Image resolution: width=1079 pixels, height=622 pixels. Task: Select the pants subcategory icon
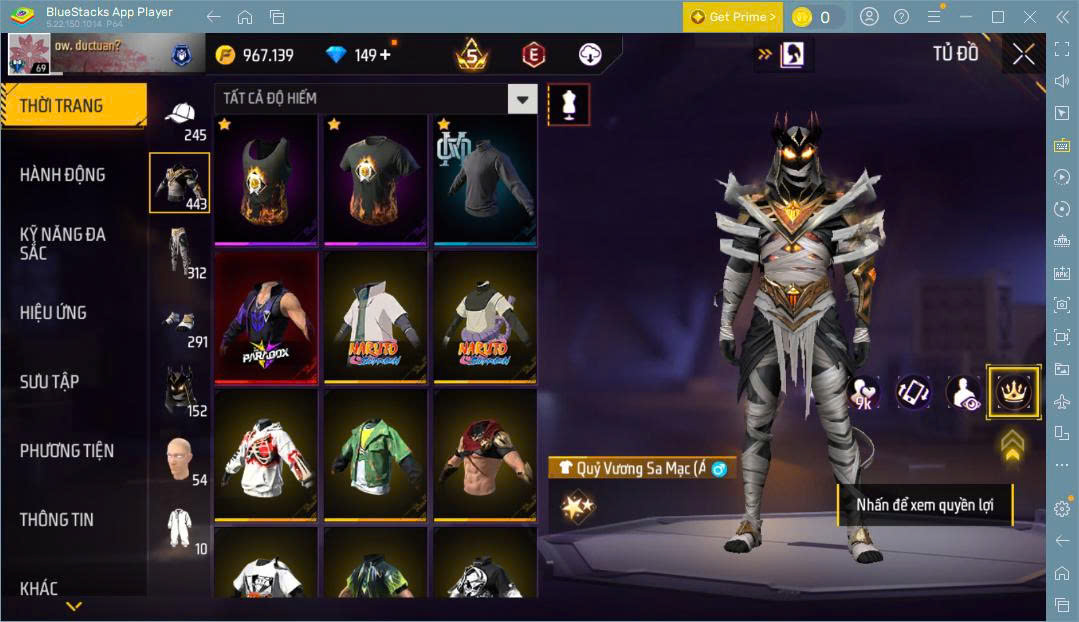[x=179, y=251]
